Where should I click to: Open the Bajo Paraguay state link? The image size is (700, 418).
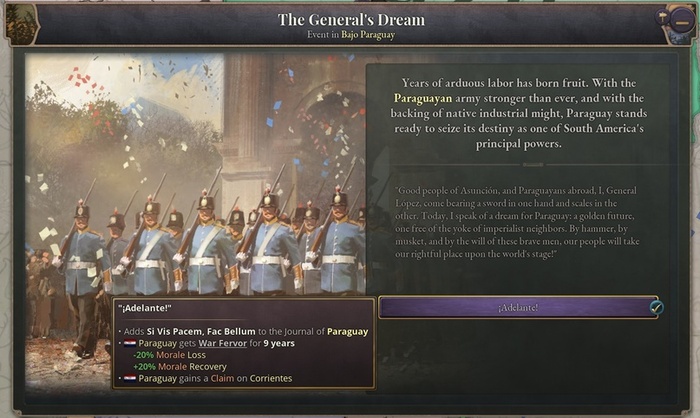tap(368, 35)
